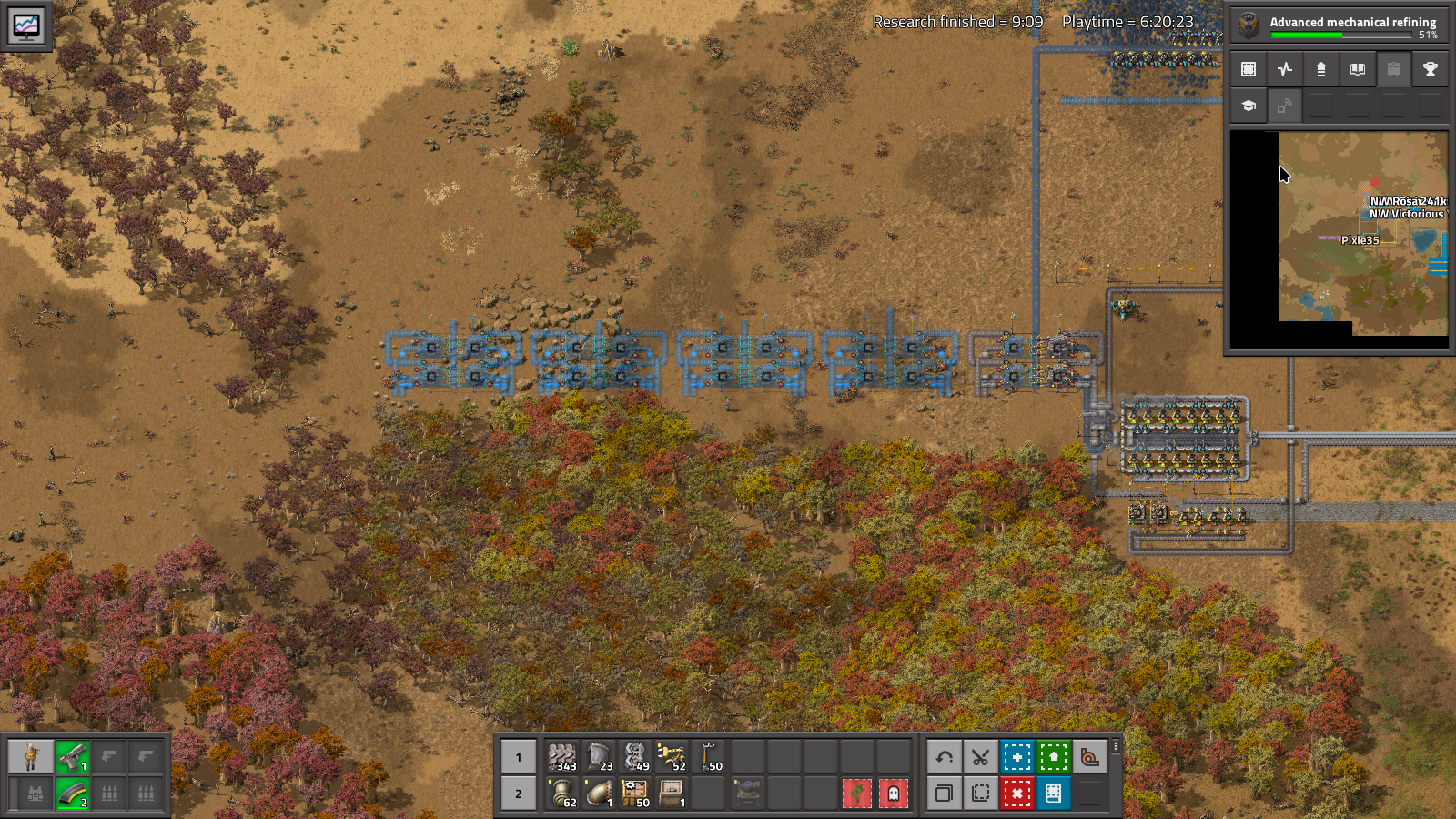Select the transport belt stack of 343
Screen dimensions: 1456x819
[x=562, y=756]
